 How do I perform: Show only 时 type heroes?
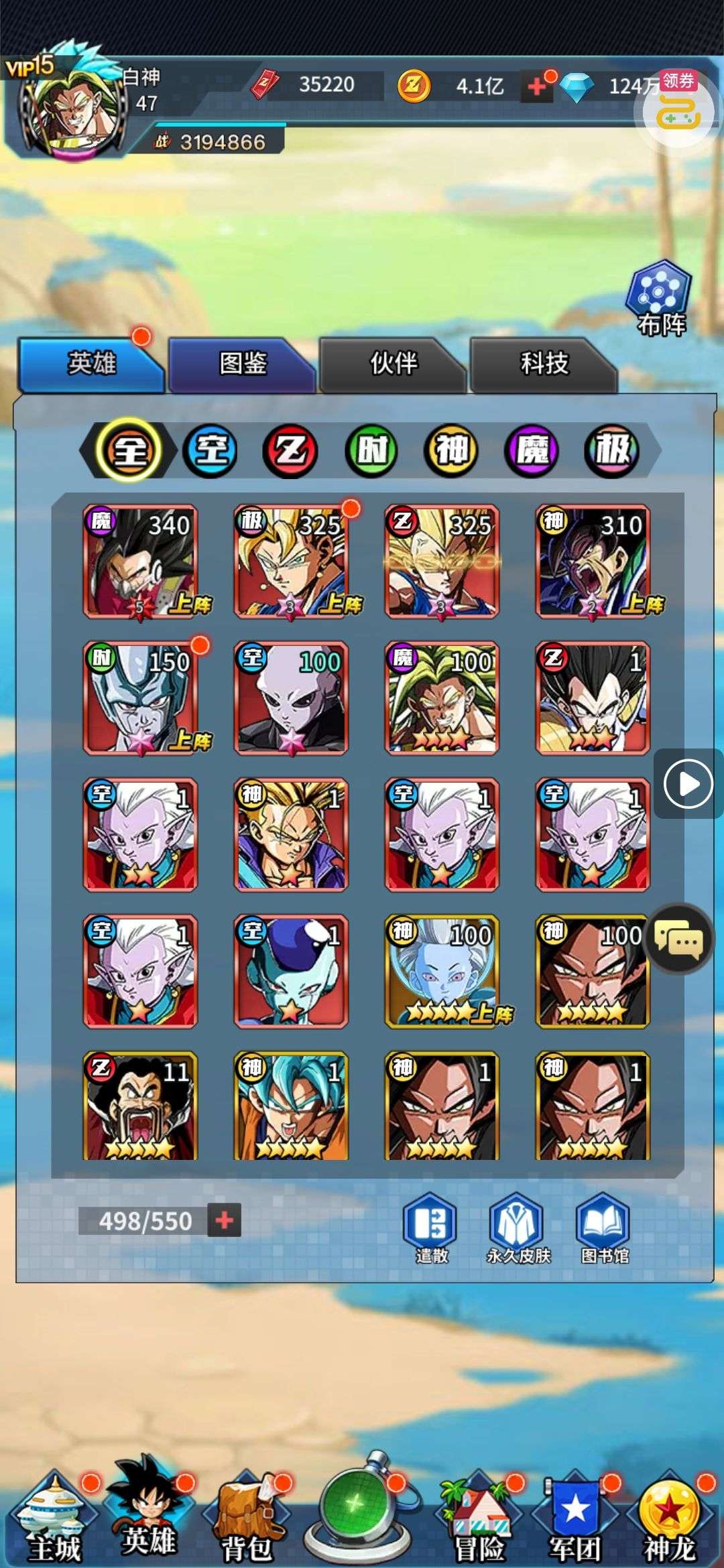coord(371,450)
